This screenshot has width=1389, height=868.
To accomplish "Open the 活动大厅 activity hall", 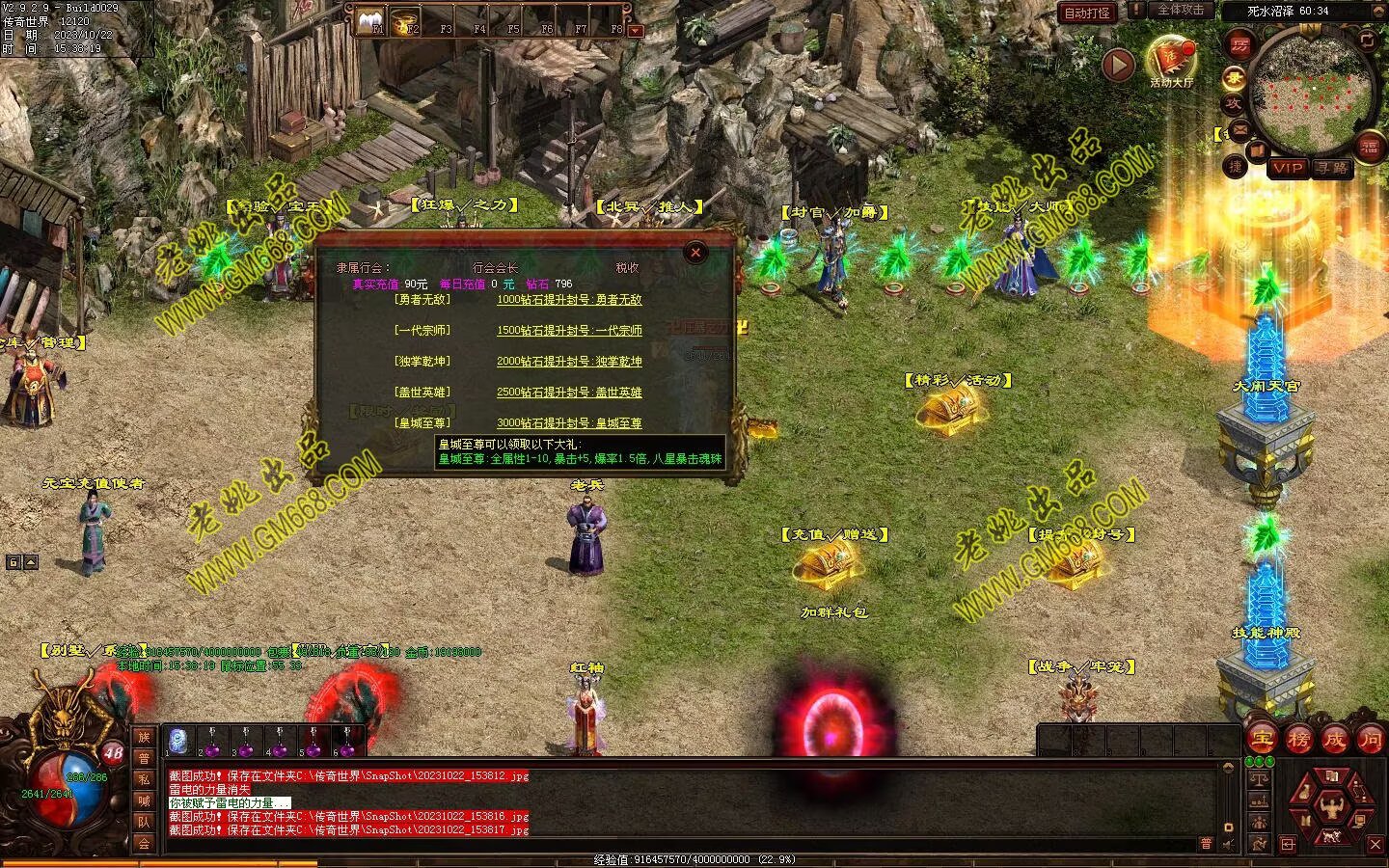I will pos(1170,60).
